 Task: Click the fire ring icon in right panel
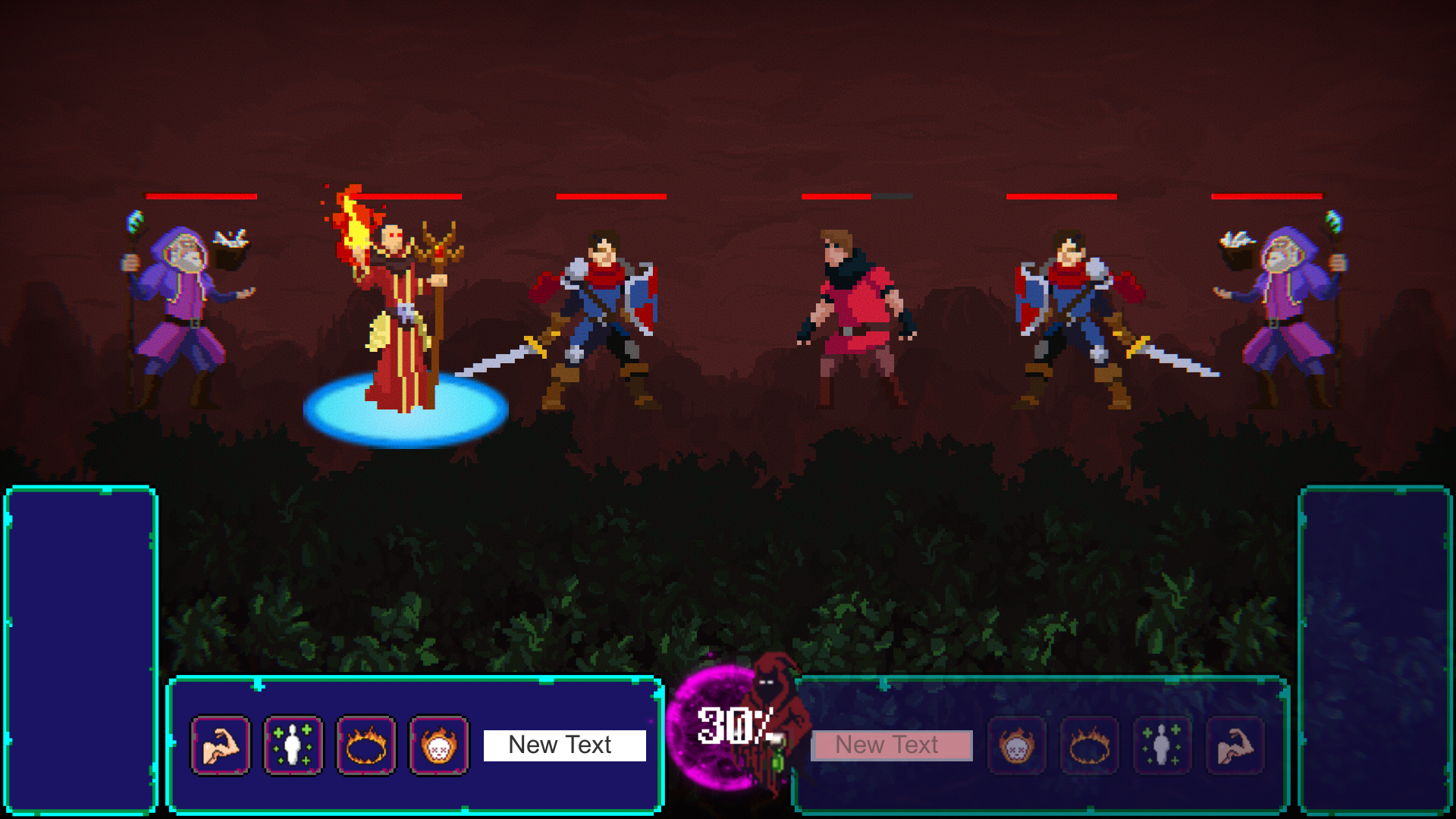pos(1090,745)
